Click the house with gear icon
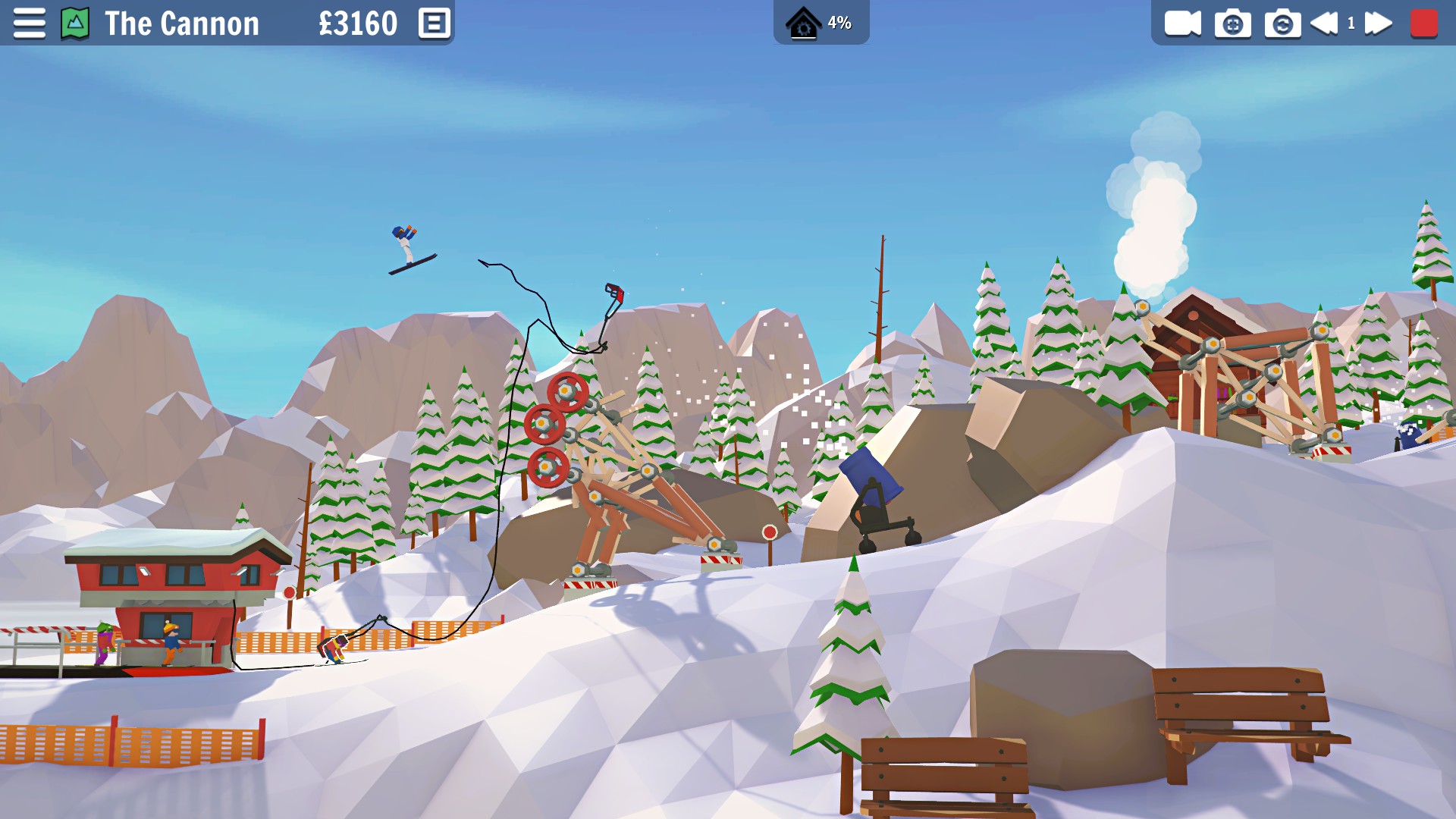 803,23
